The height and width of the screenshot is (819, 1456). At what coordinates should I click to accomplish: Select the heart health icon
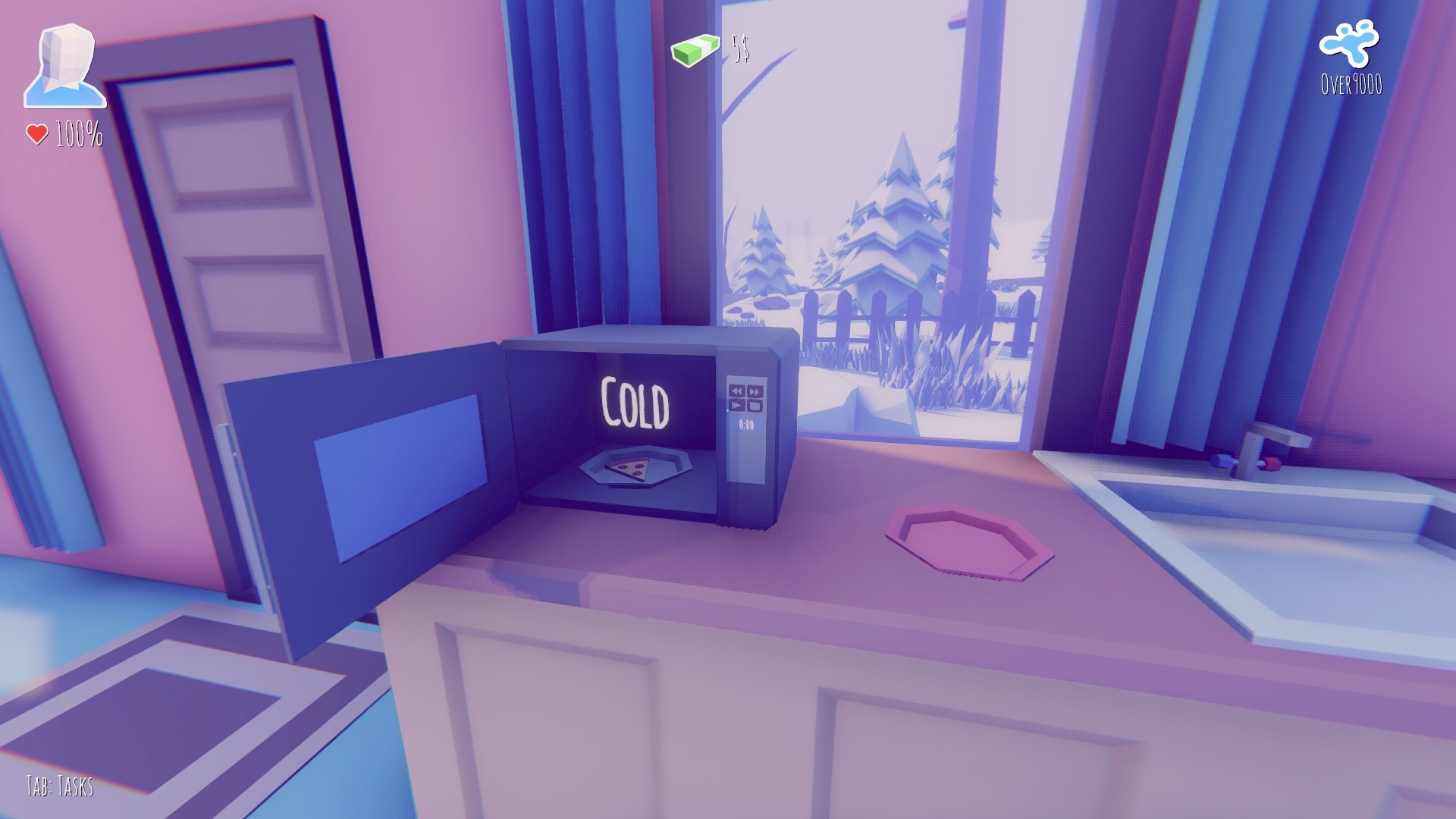36,134
